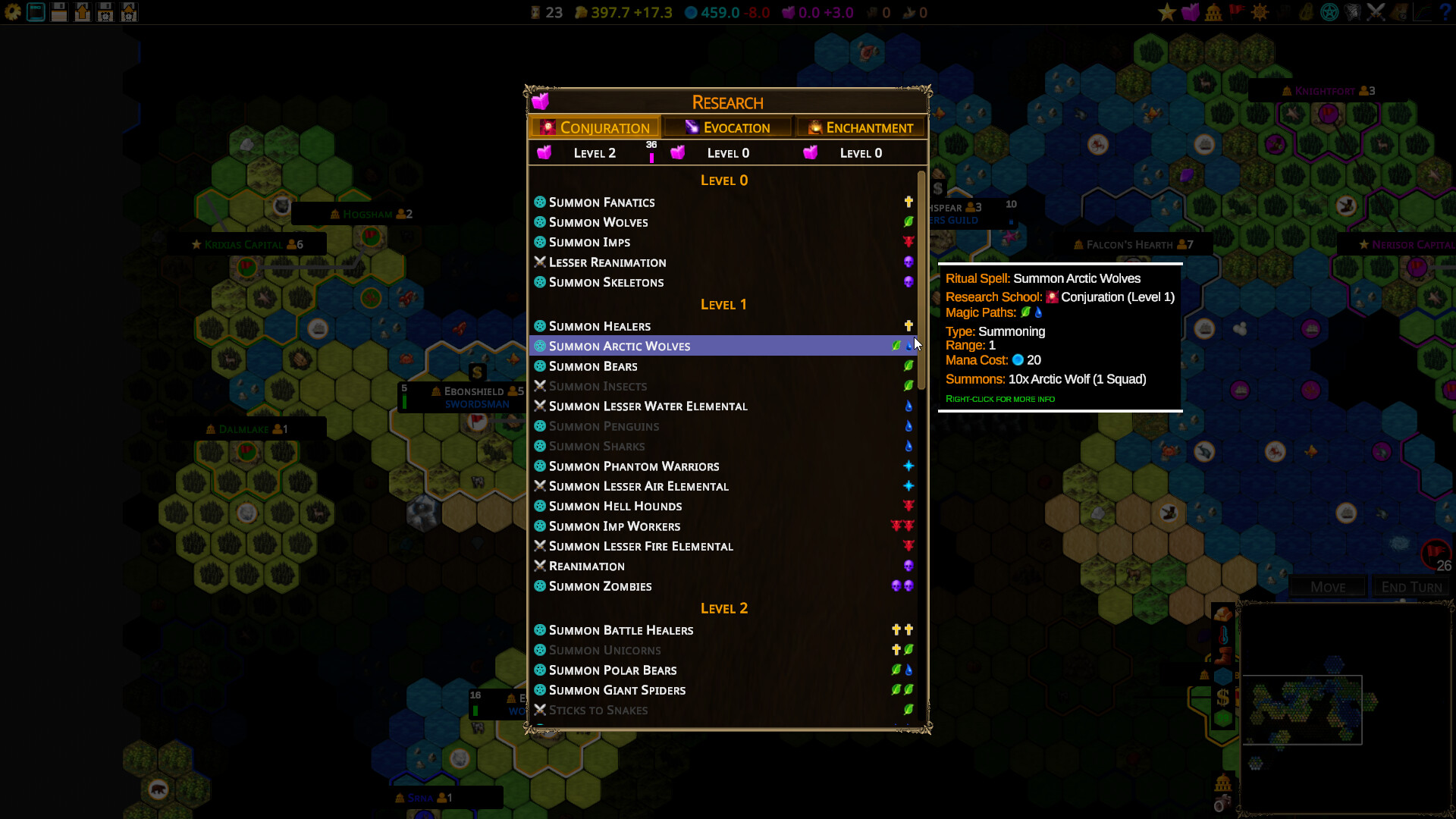Click the crossed swords icon near the top right
The image size is (1456, 819).
(x=1376, y=12)
